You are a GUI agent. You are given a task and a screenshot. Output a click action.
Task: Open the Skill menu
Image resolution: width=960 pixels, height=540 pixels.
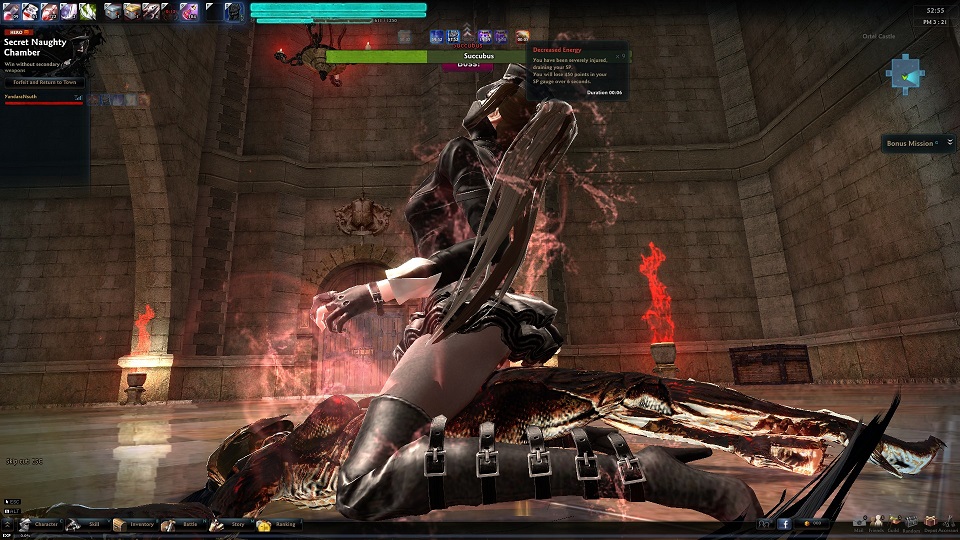(88, 524)
